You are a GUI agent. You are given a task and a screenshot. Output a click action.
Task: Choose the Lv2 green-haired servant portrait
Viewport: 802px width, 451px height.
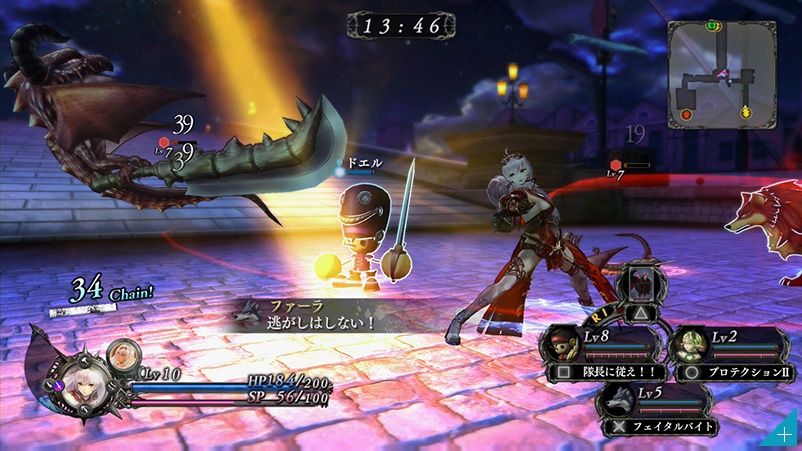[x=691, y=345]
